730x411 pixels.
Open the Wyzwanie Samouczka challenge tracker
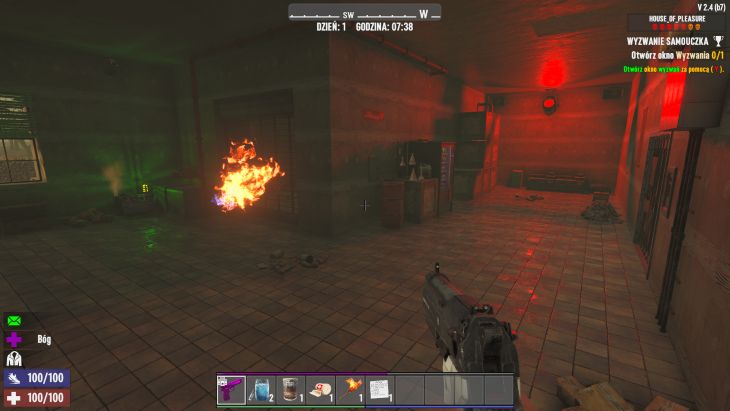[x=668, y=41]
